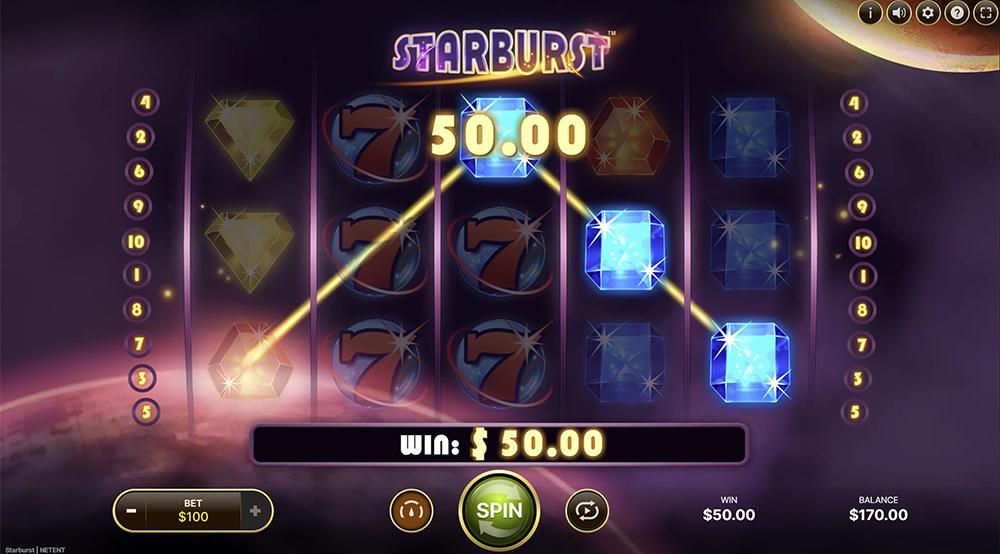Screen dimensions: 1000x554
Task: Increase the bet with the plus button
Action: pyautogui.click(x=256, y=511)
